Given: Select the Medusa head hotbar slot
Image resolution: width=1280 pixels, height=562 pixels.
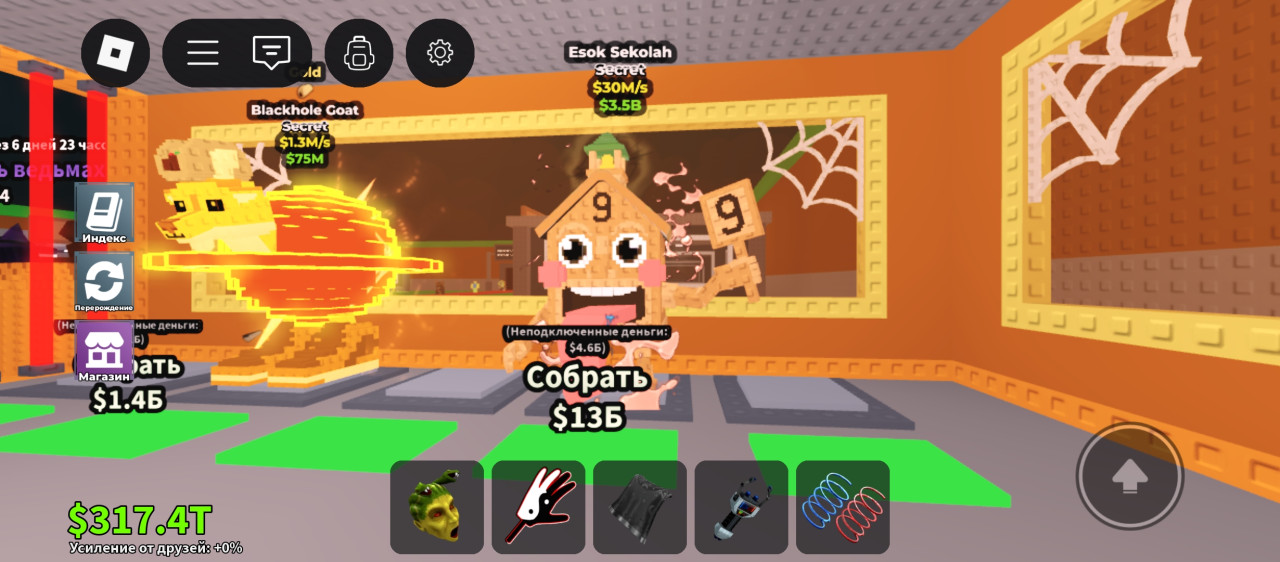Looking at the screenshot, I should (437, 507).
